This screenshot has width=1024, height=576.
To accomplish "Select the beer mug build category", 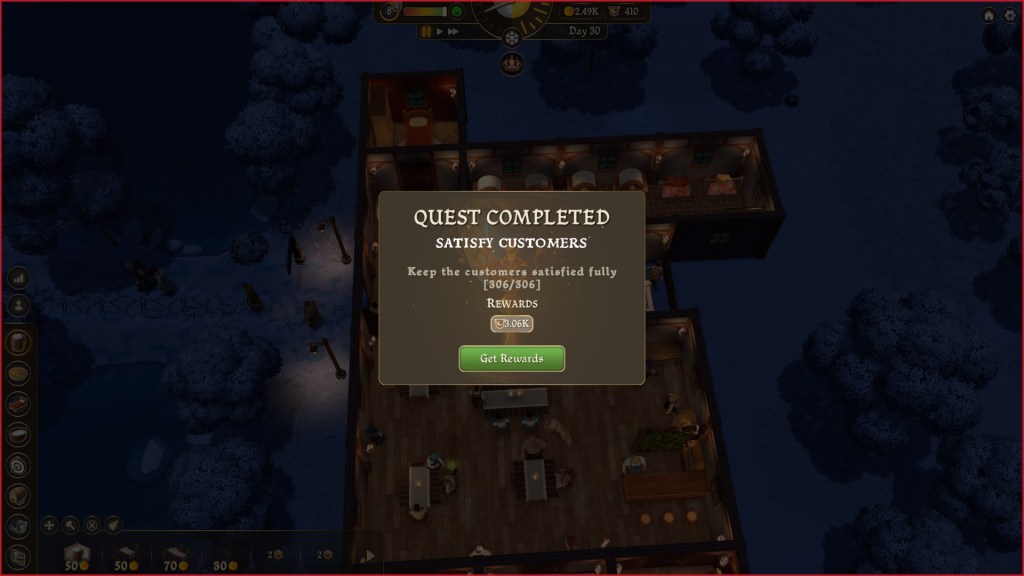I will point(18,342).
